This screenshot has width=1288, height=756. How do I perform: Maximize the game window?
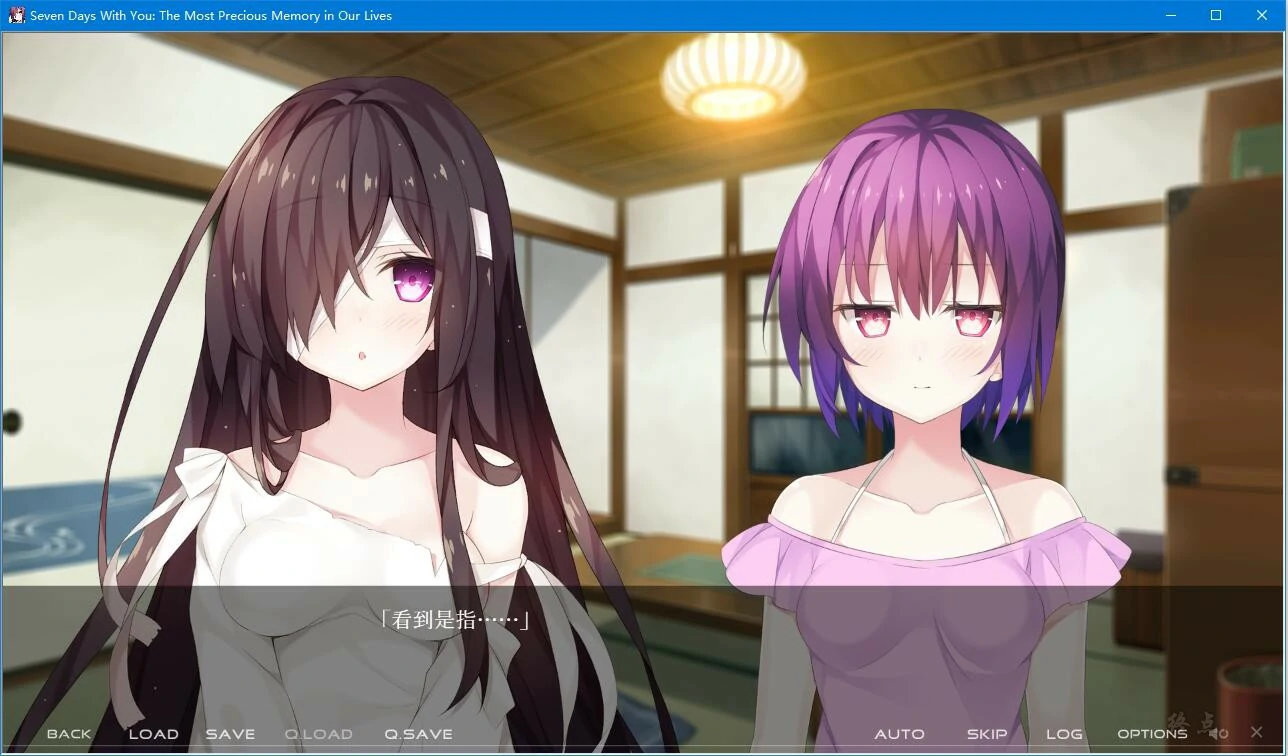(x=1216, y=15)
